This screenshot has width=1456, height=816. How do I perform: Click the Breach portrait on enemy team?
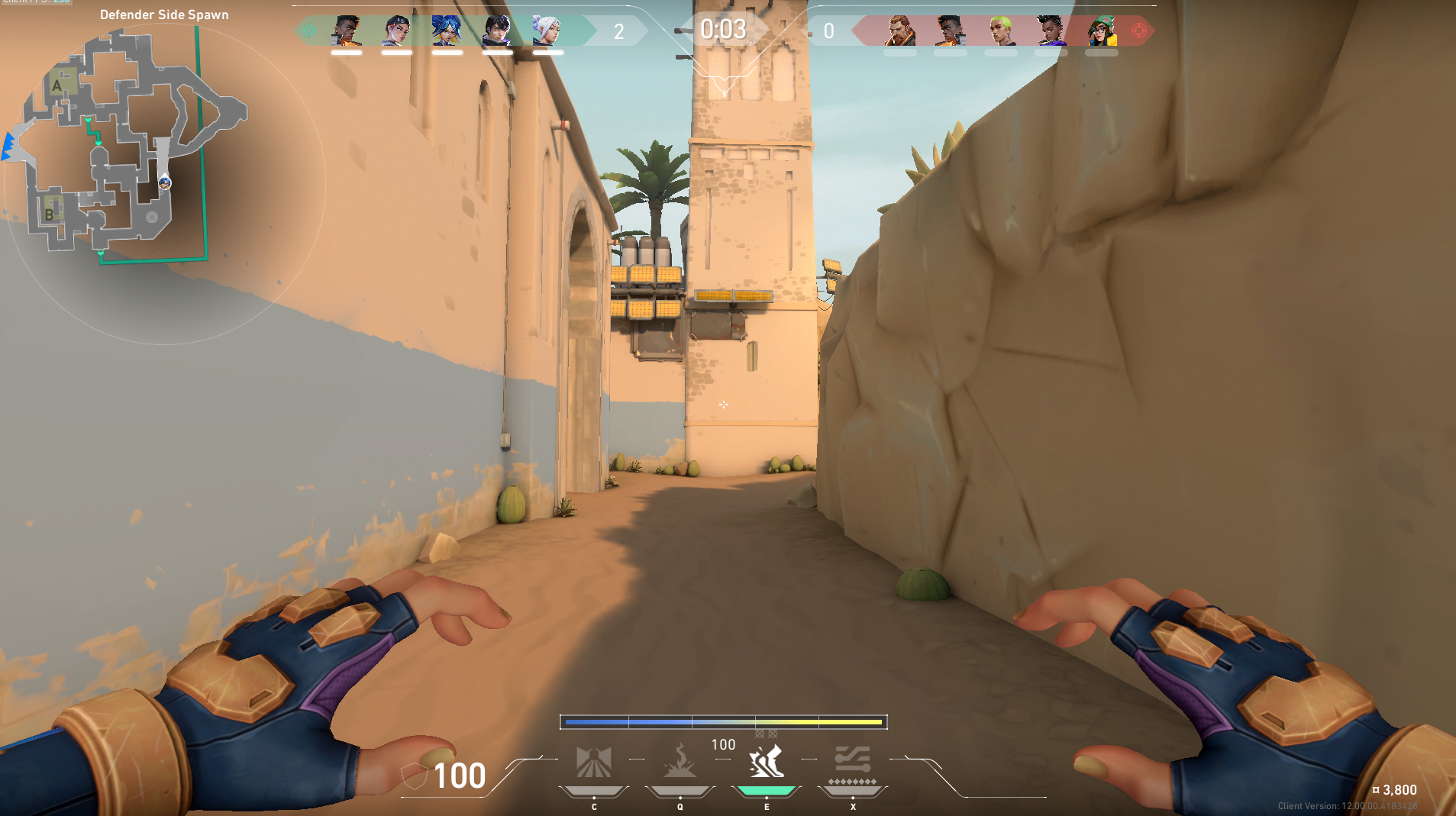pyautogui.click(x=899, y=29)
